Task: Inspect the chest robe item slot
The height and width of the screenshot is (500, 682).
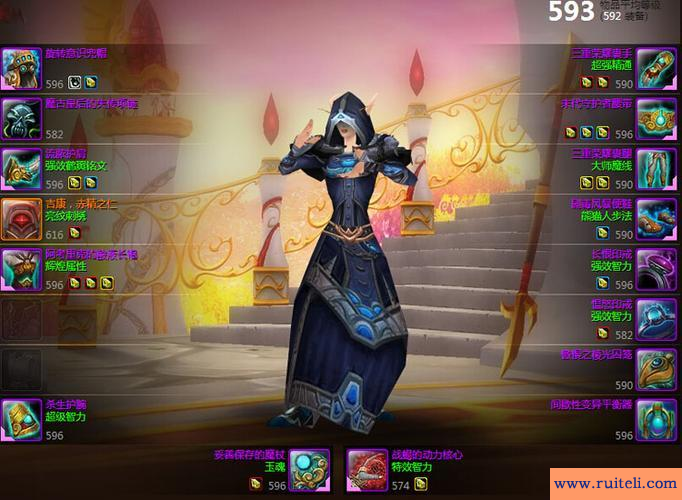Action: [21, 269]
